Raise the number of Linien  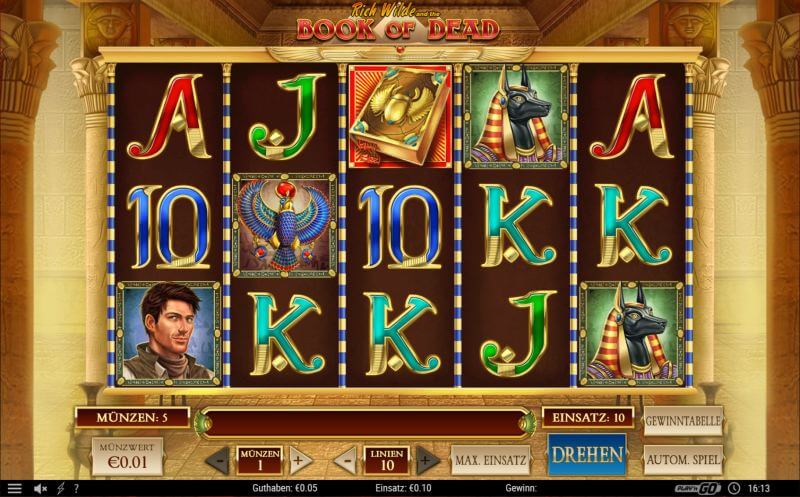click(427, 461)
